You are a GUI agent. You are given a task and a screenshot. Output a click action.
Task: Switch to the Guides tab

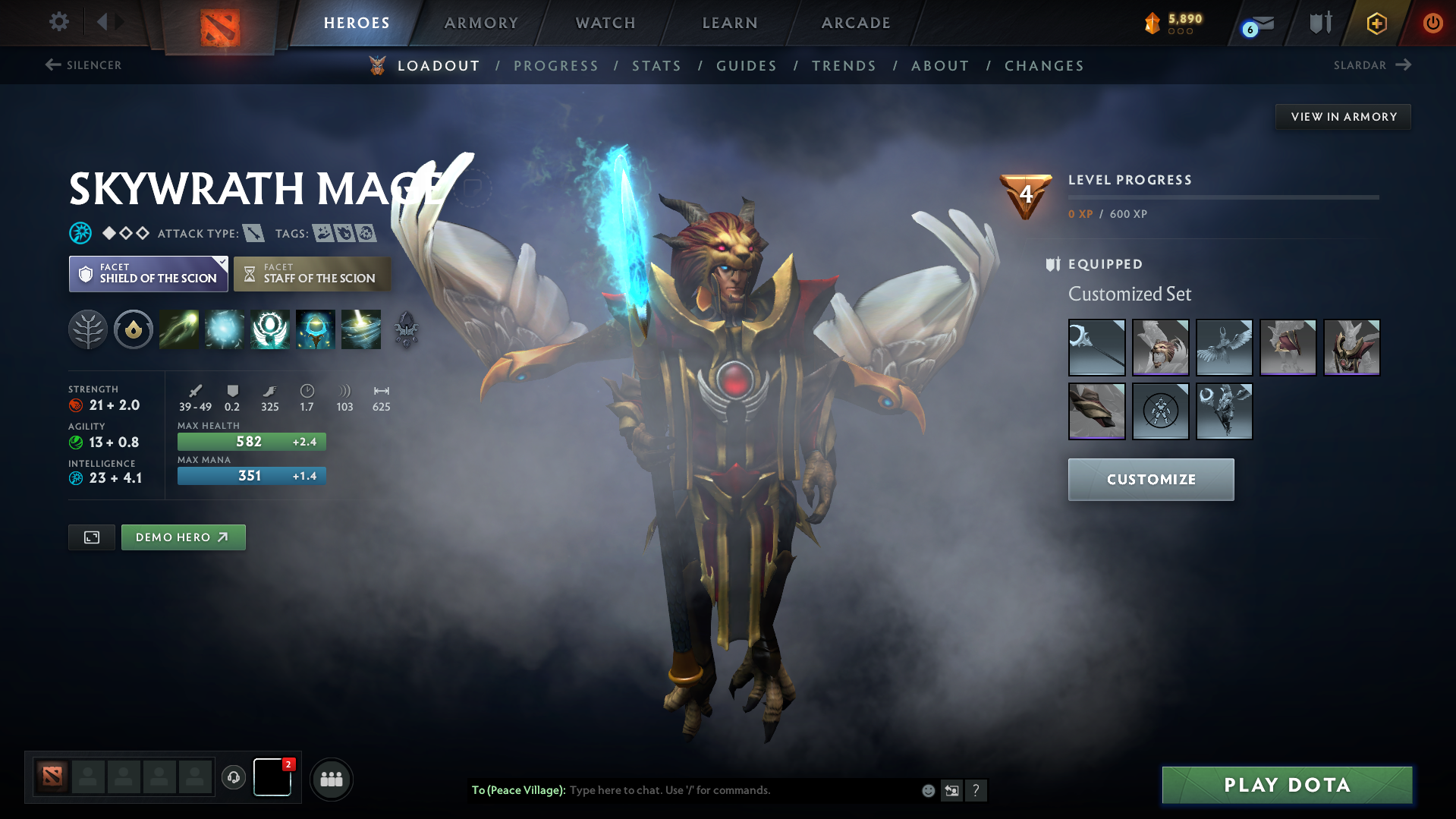point(746,65)
